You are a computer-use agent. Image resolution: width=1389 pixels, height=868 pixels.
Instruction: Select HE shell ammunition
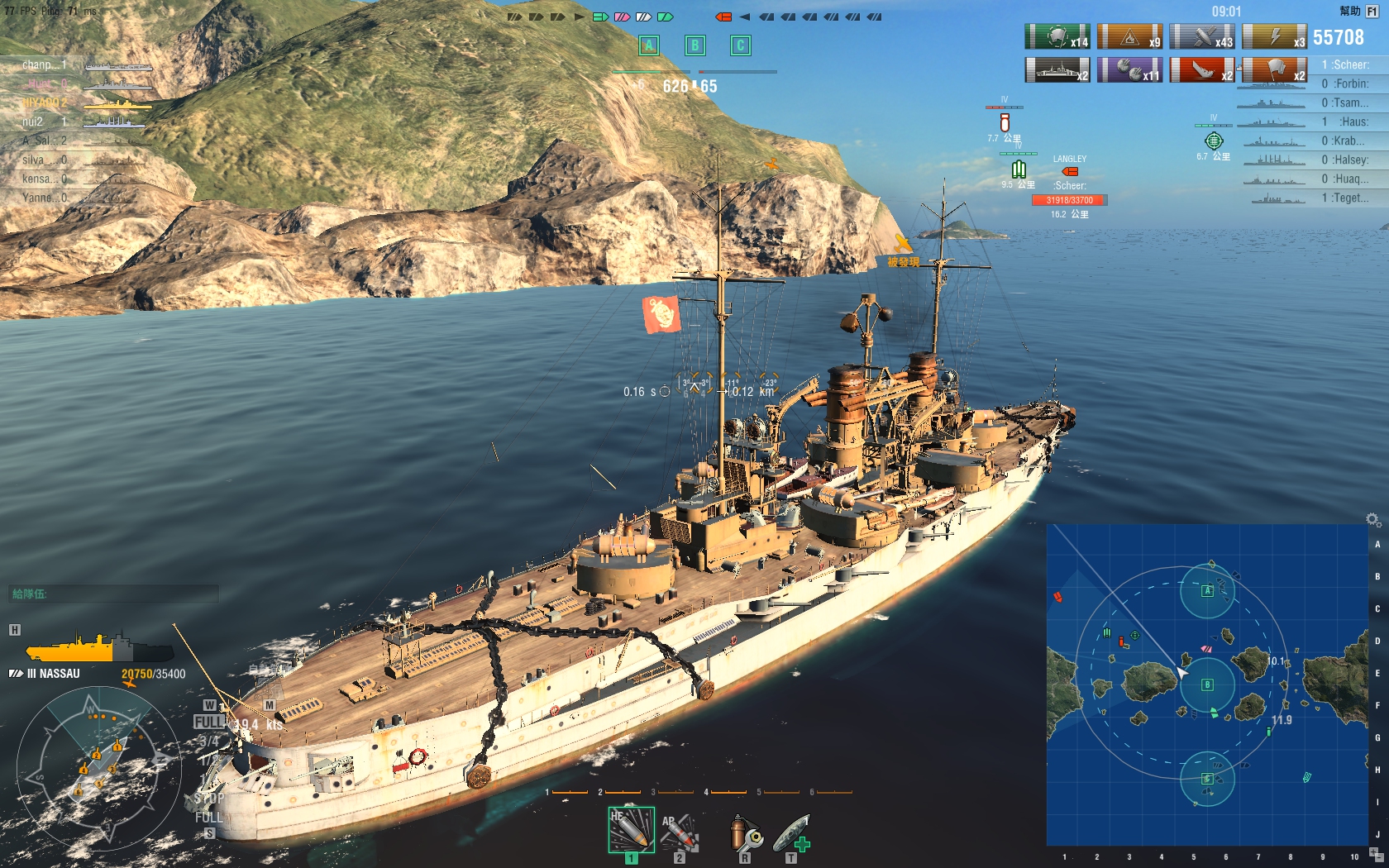pyautogui.click(x=631, y=830)
